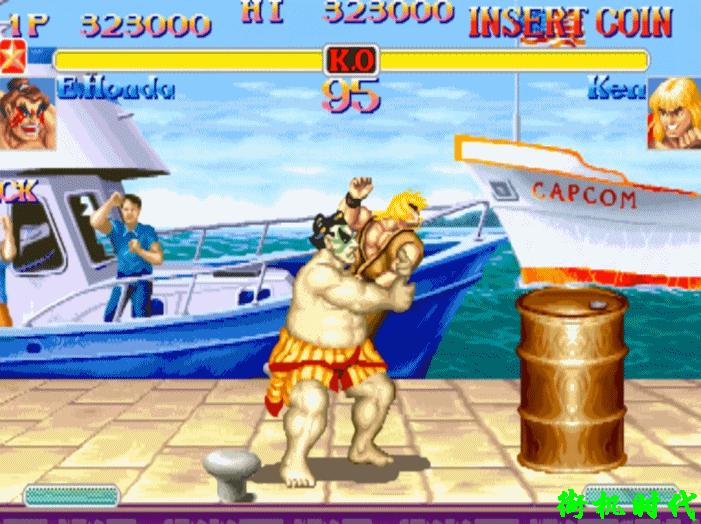The width and height of the screenshot is (701, 524).
Task: Click E. Honda's bruised character portrait
Action: click(27, 114)
